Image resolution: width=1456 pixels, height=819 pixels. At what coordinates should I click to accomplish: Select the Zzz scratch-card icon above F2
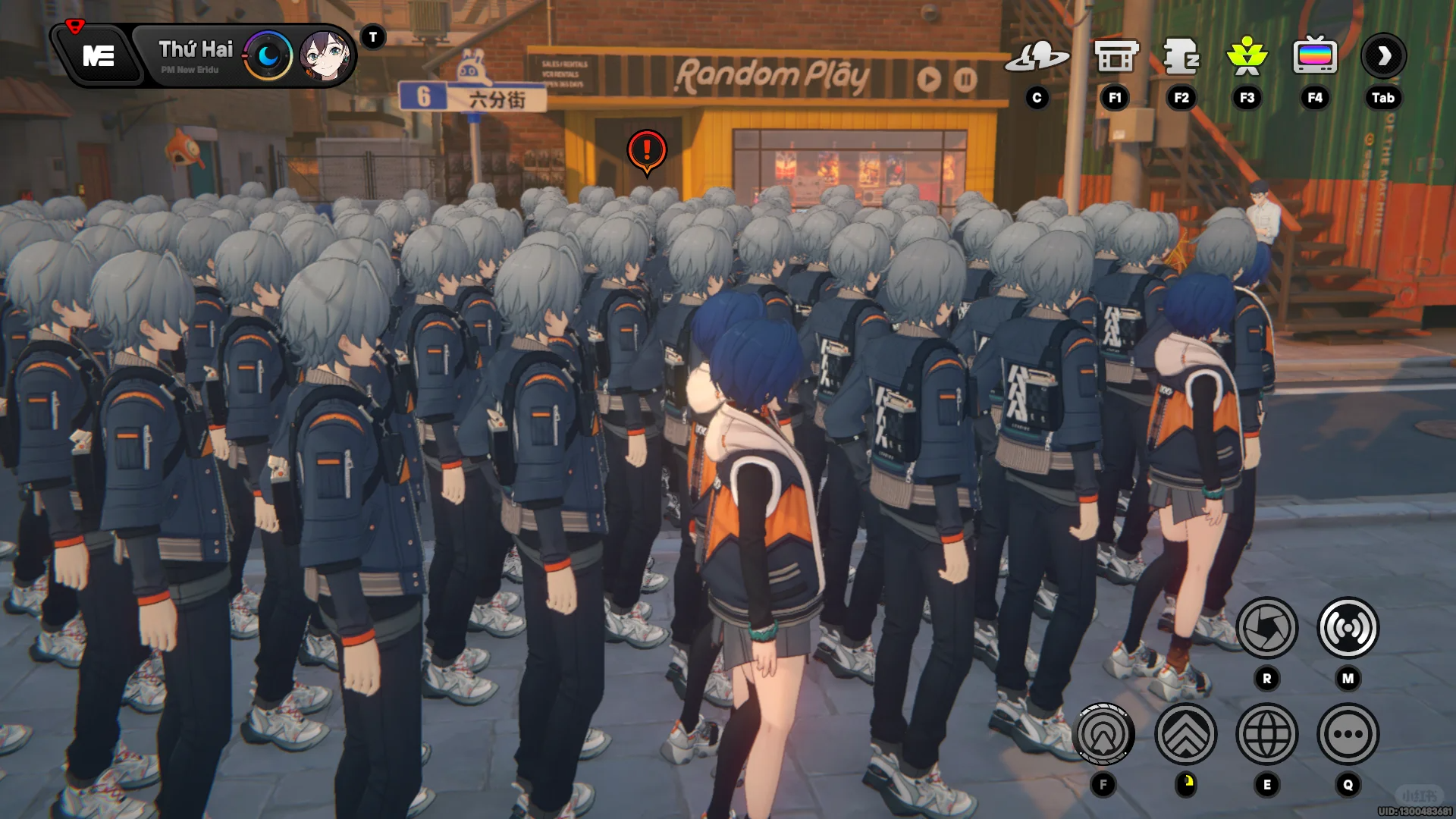click(1181, 57)
